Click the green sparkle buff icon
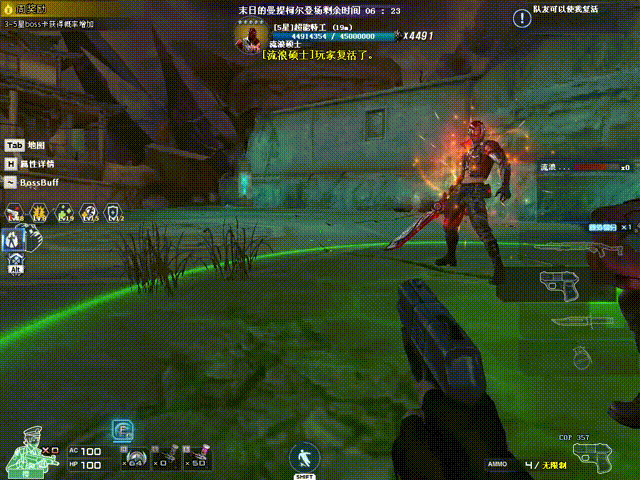 coord(65,212)
